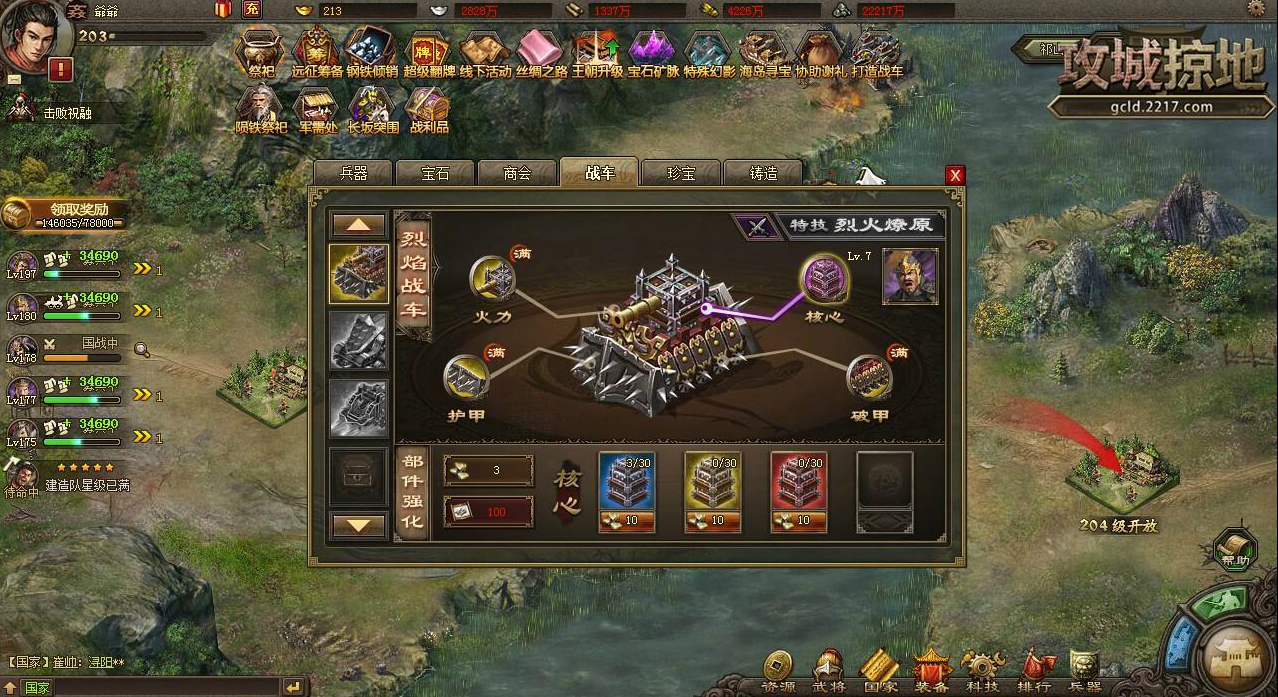Viewport: 1278px width, 697px height.
Task: Select the 火力 chariot part node
Action: (493, 277)
